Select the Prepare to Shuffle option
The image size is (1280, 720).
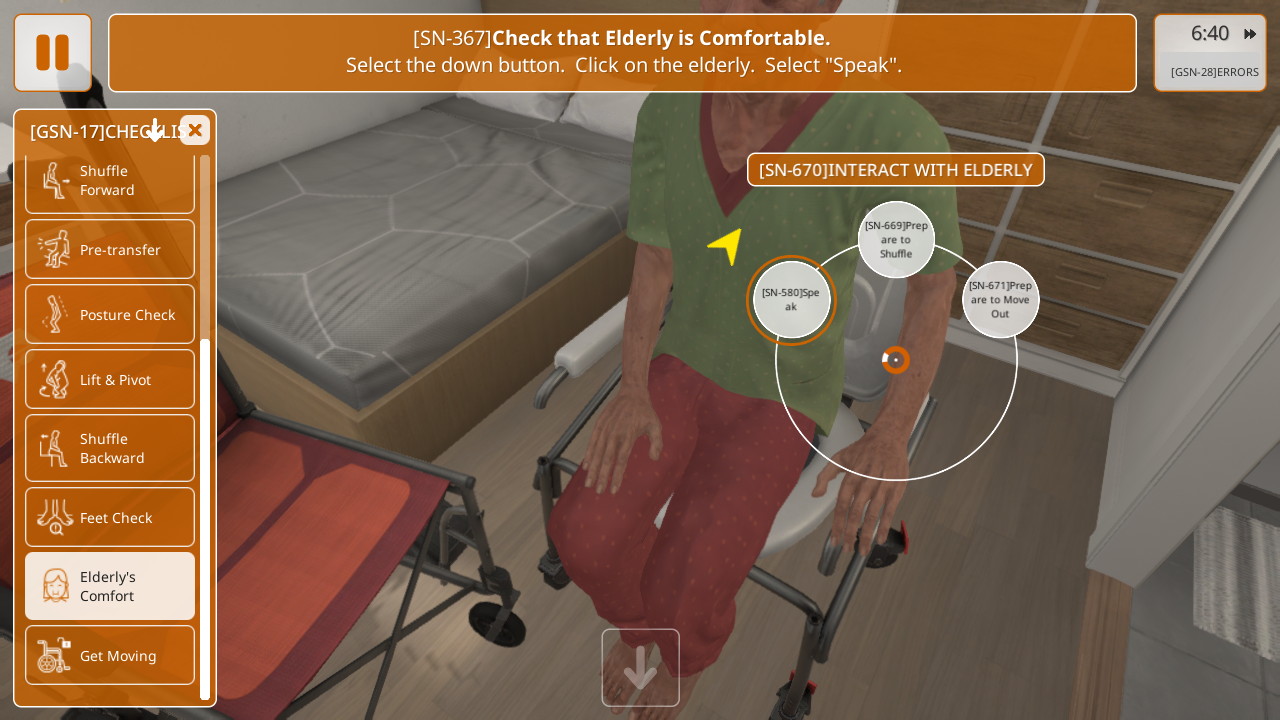(896, 240)
